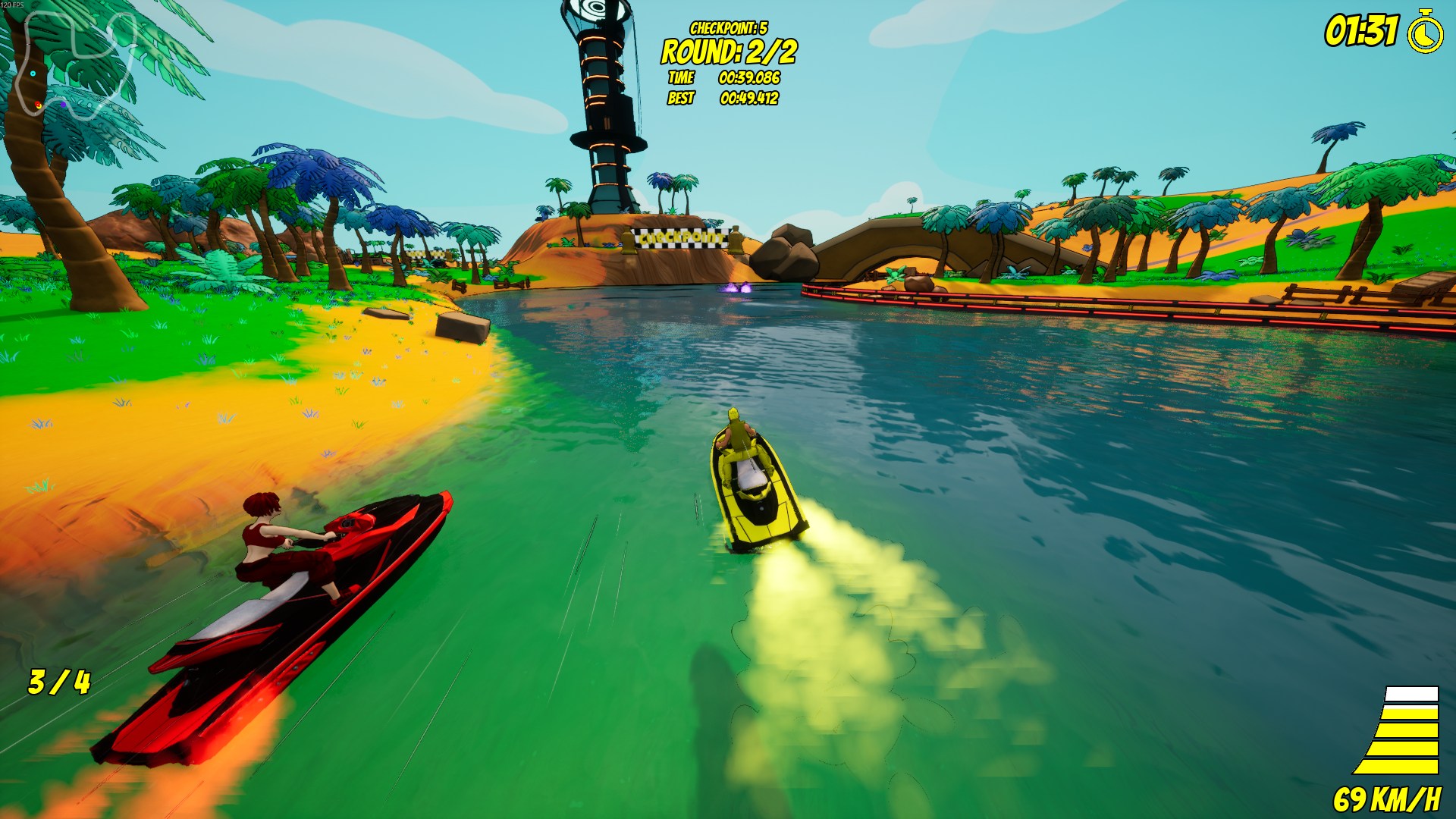1456x819 pixels.
Task: Click the TIME label in the HUD
Action: tap(683, 77)
